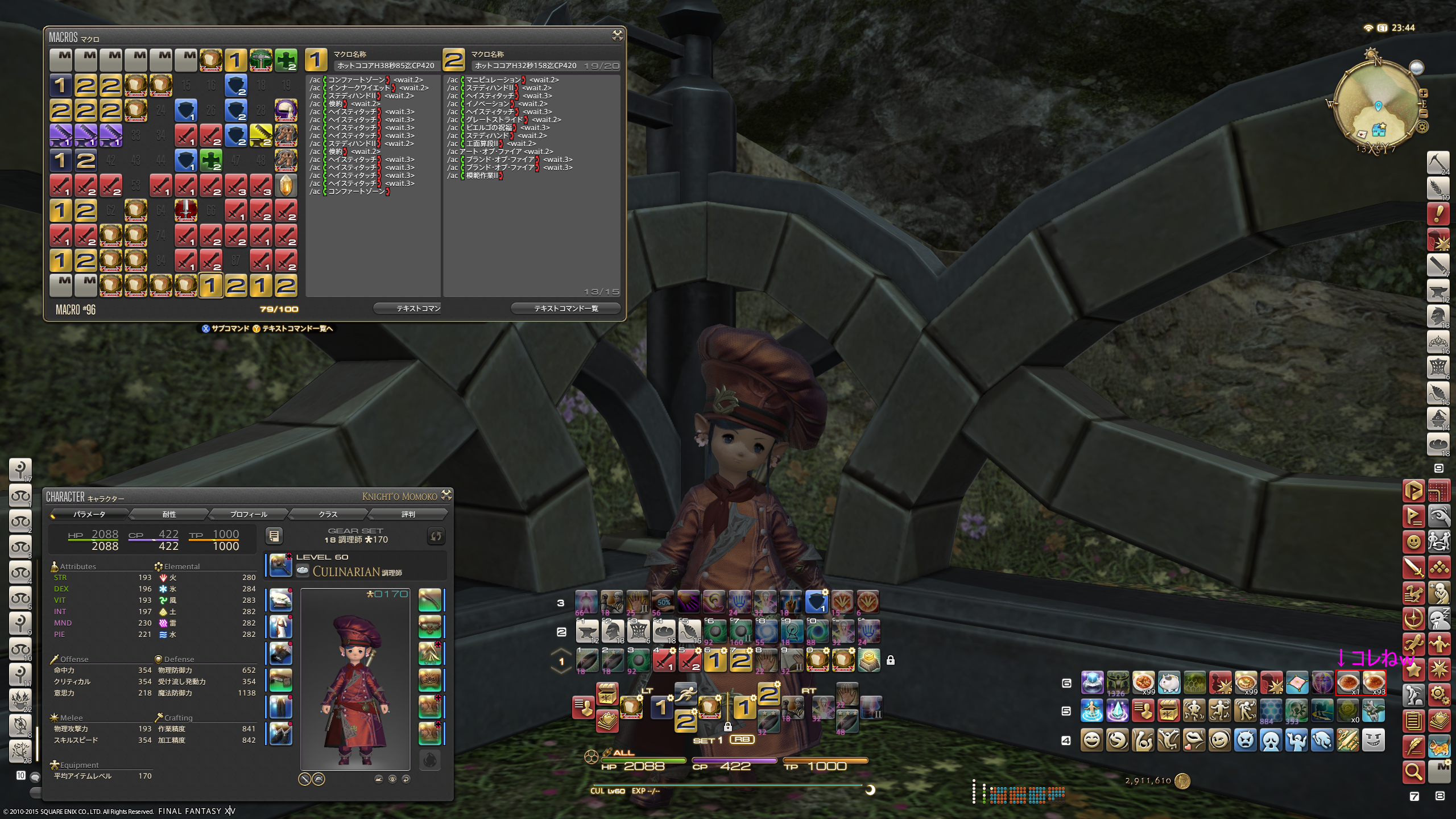Switch to the 耐性 tab

click(169, 514)
